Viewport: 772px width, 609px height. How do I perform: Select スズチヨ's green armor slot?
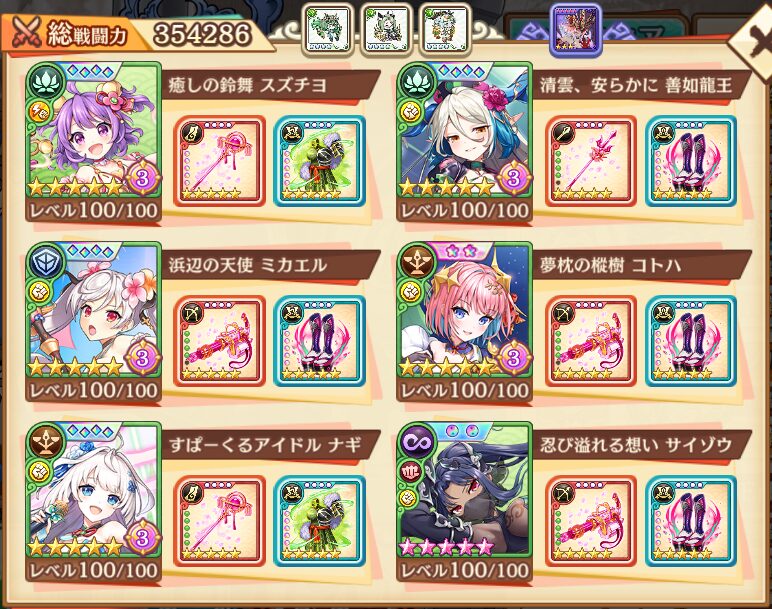[x=317, y=160]
